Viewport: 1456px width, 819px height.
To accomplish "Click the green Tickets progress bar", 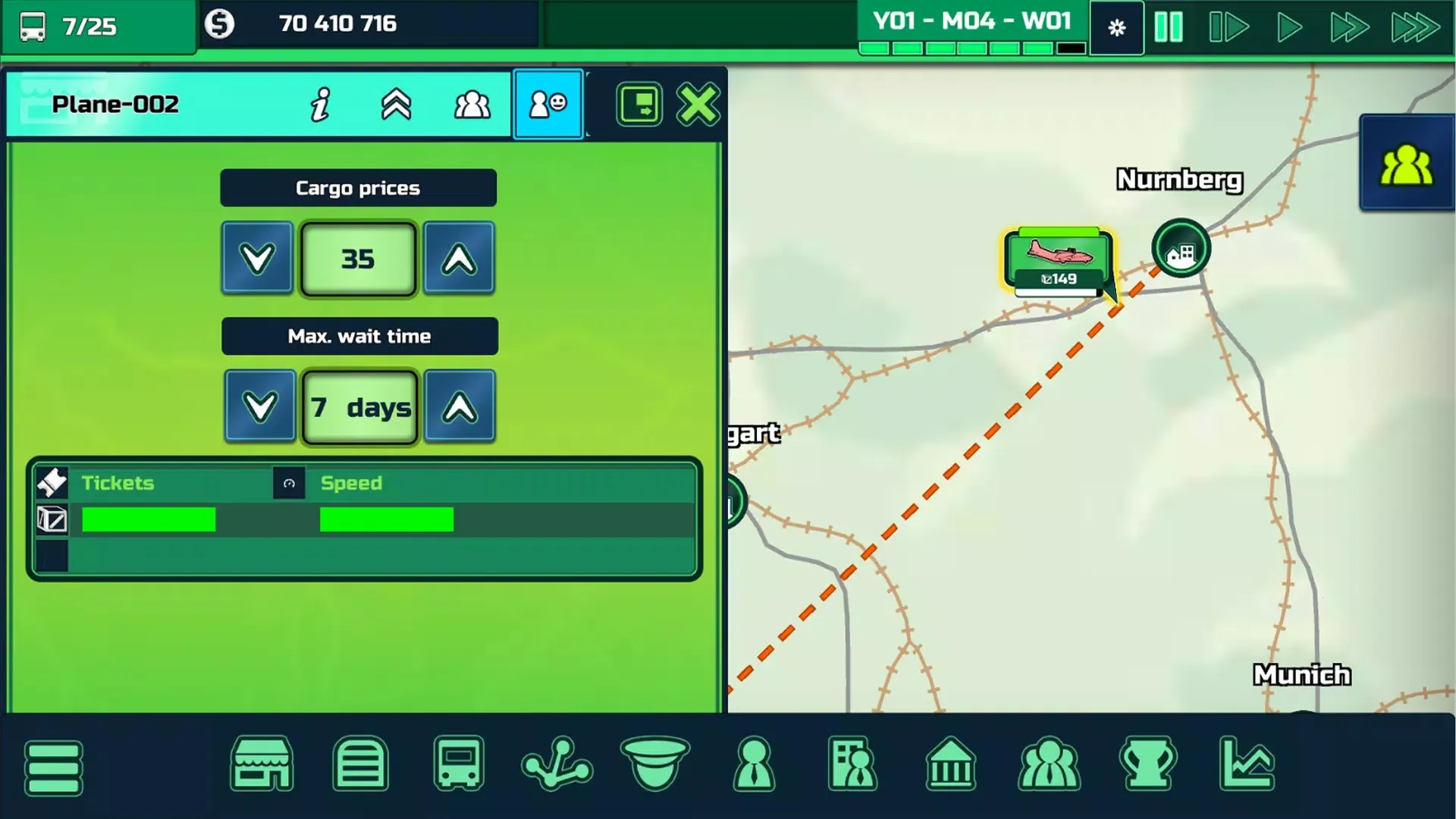I will [x=149, y=519].
